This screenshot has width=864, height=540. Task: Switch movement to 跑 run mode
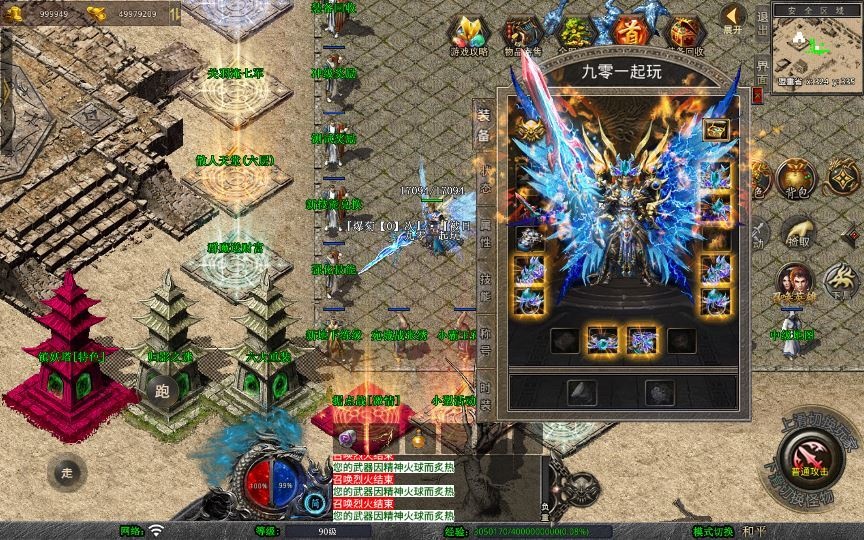click(162, 389)
